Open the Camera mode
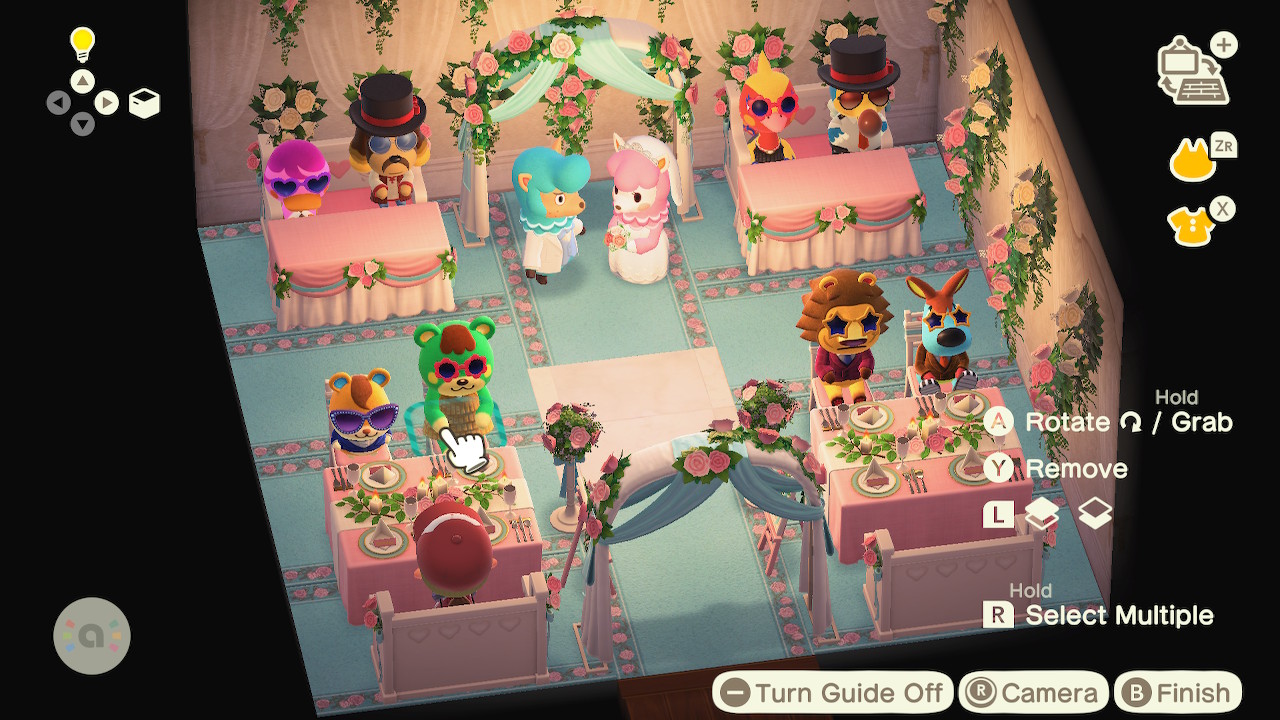 tap(1033, 693)
